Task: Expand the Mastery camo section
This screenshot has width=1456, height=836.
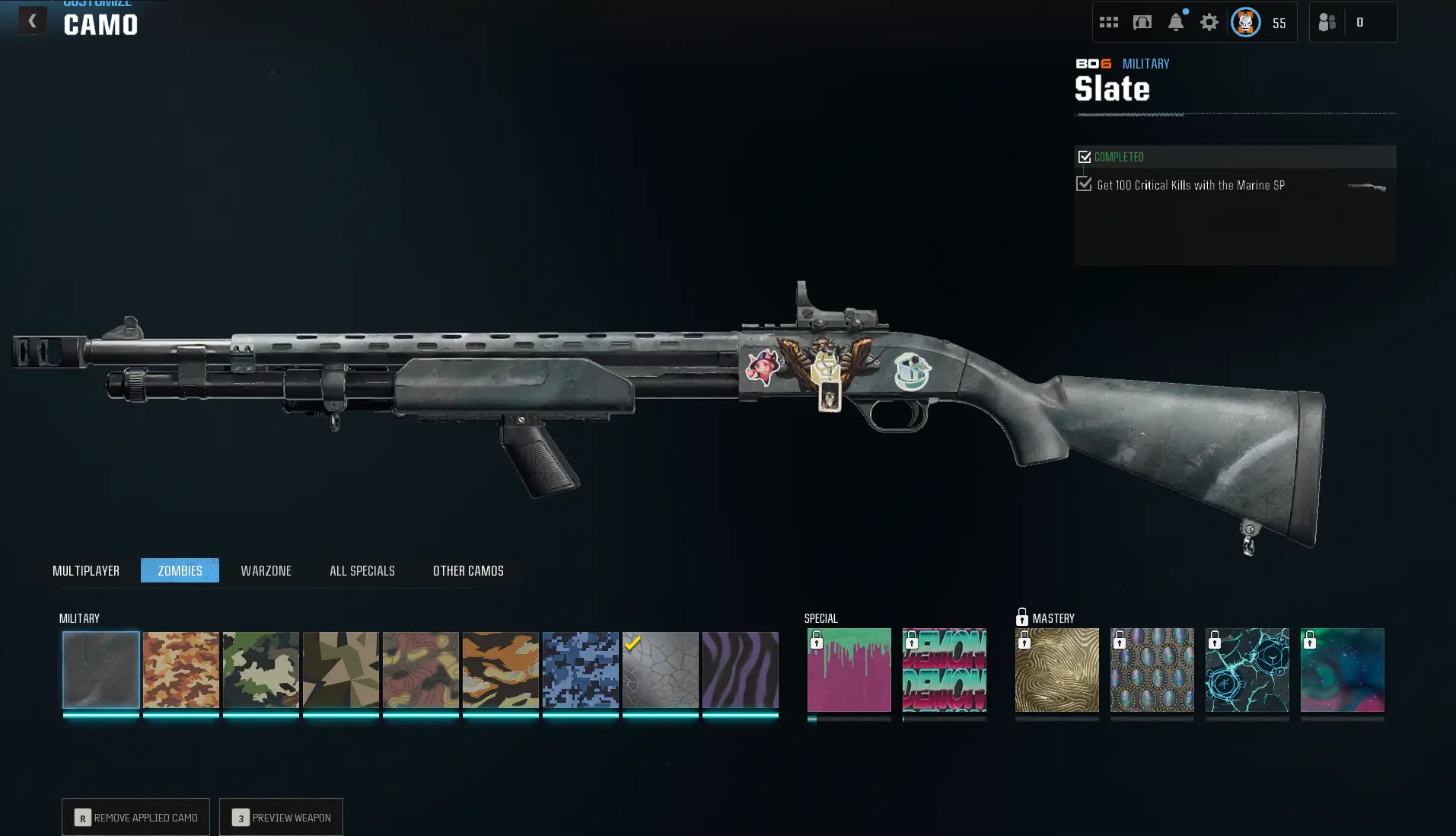Action: (1054, 618)
